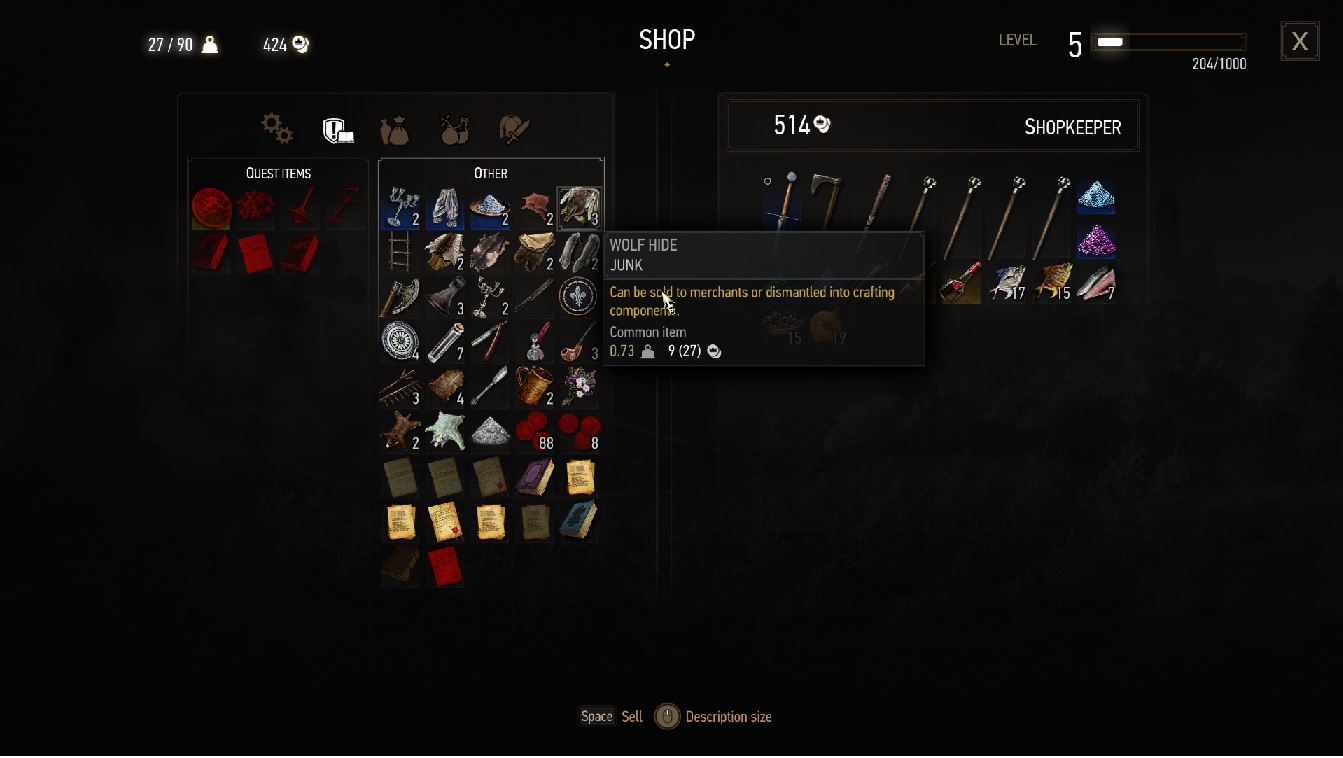This screenshot has height=758, width=1343.
Task: Select the purple book in inventory
Action: [x=534, y=477]
